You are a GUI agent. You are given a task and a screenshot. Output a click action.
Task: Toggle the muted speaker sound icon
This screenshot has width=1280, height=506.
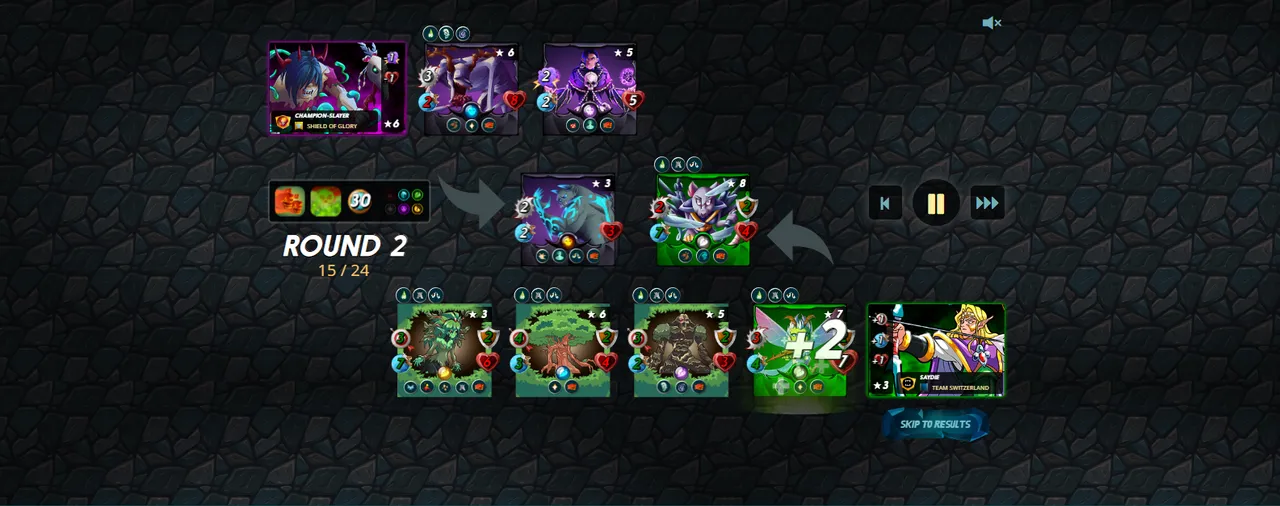pyautogui.click(x=991, y=23)
